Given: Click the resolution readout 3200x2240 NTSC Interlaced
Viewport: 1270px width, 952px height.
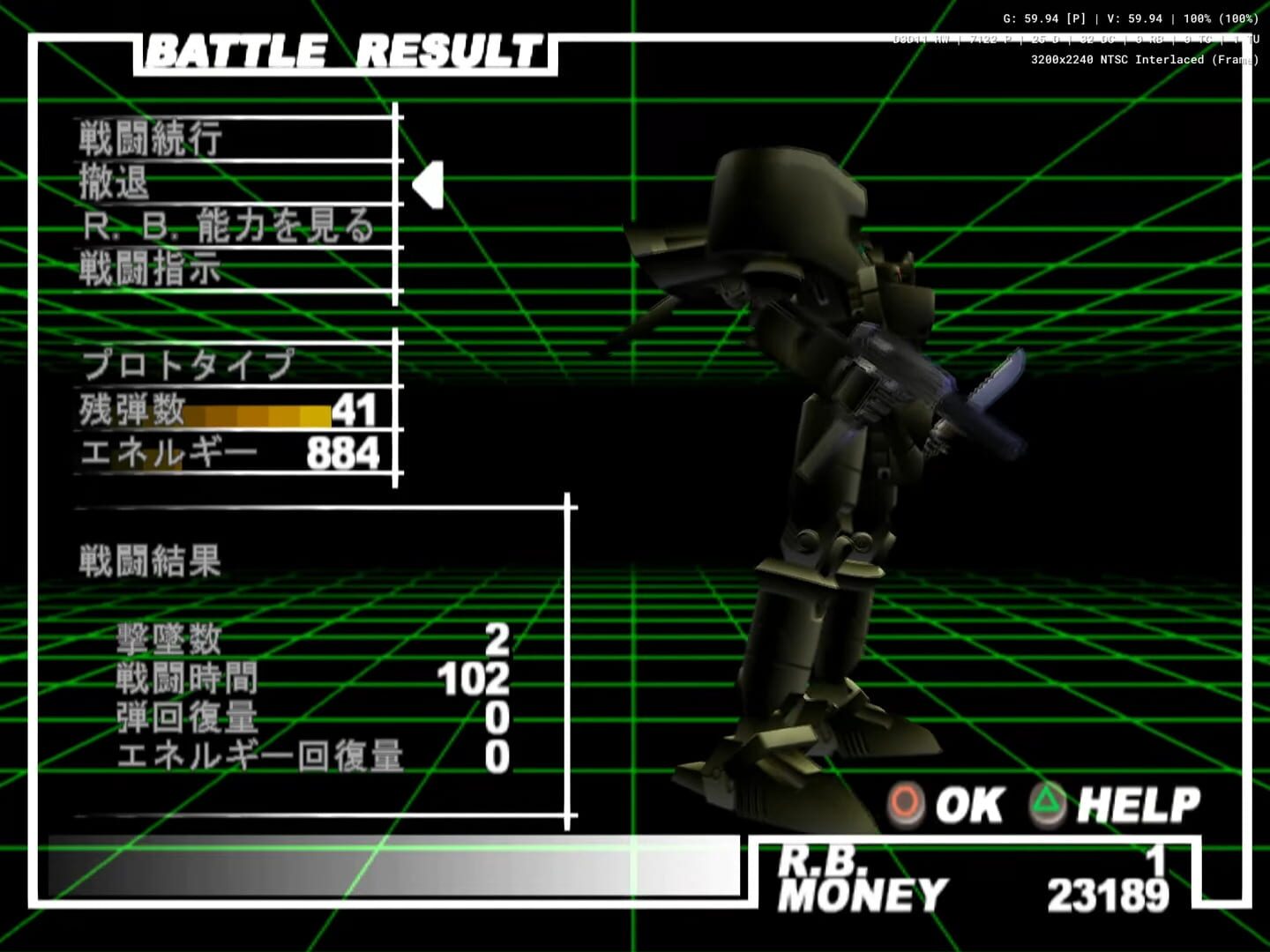Looking at the screenshot, I should click(x=1147, y=59).
